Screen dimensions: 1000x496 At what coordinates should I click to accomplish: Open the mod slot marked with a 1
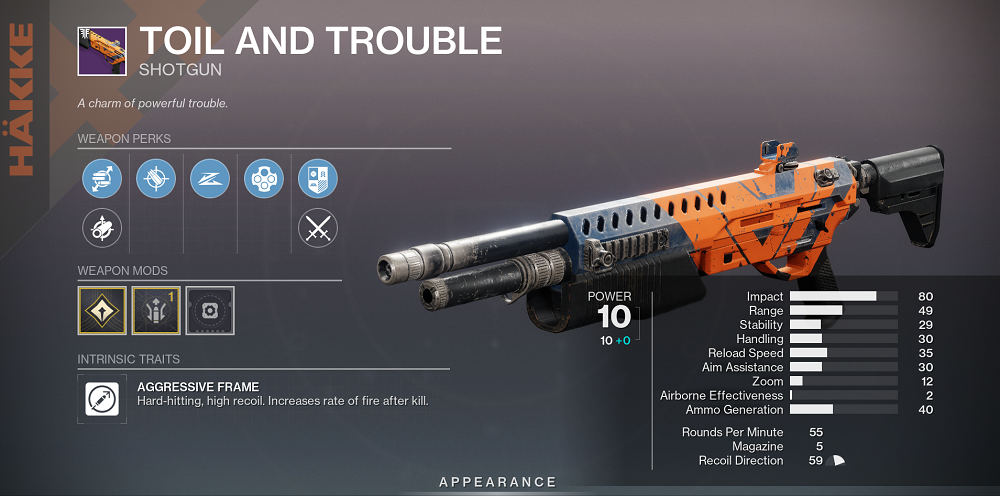[156, 310]
